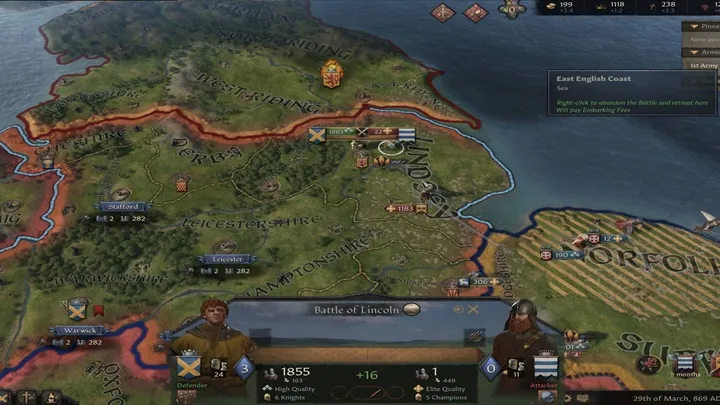Viewport: 720px width, 405px height.
Task: Open the Leicester holding nameplate
Action: tap(227, 259)
